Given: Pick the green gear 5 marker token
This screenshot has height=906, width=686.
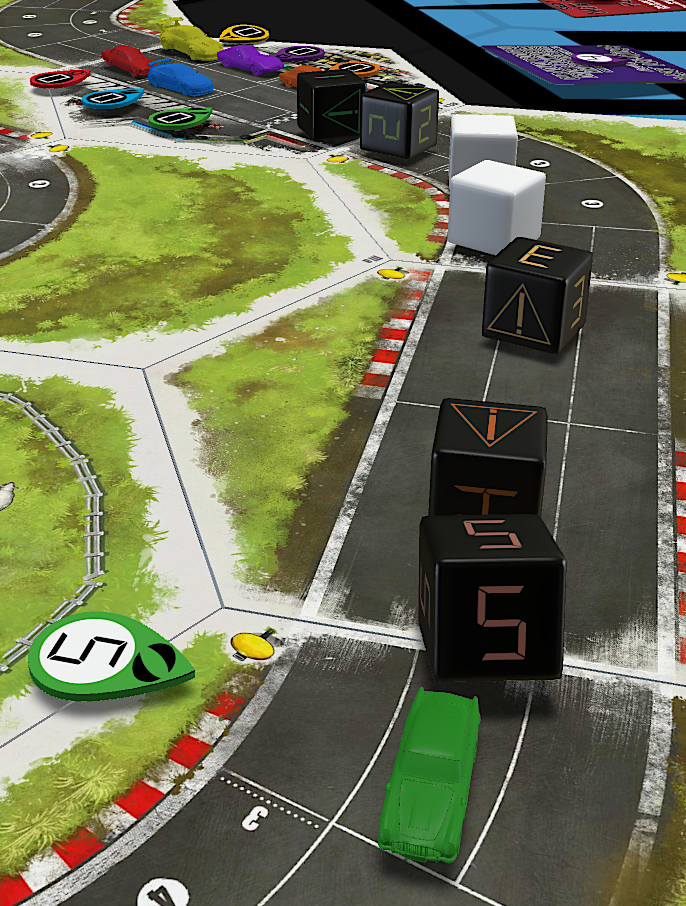Looking at the screenshot, I should (x=107, y=658).
